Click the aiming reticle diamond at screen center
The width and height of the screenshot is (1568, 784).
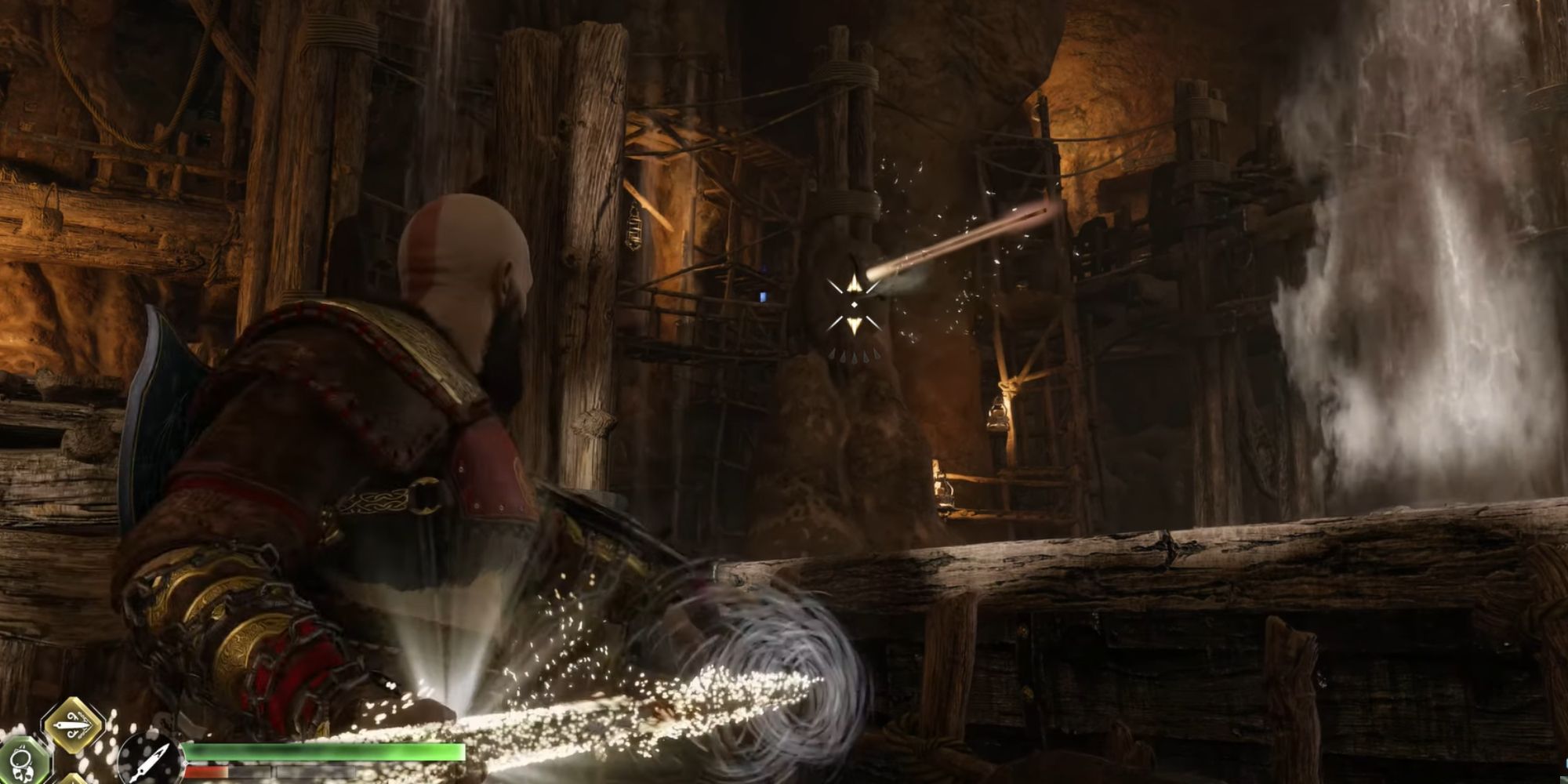(x=855, y=304)
